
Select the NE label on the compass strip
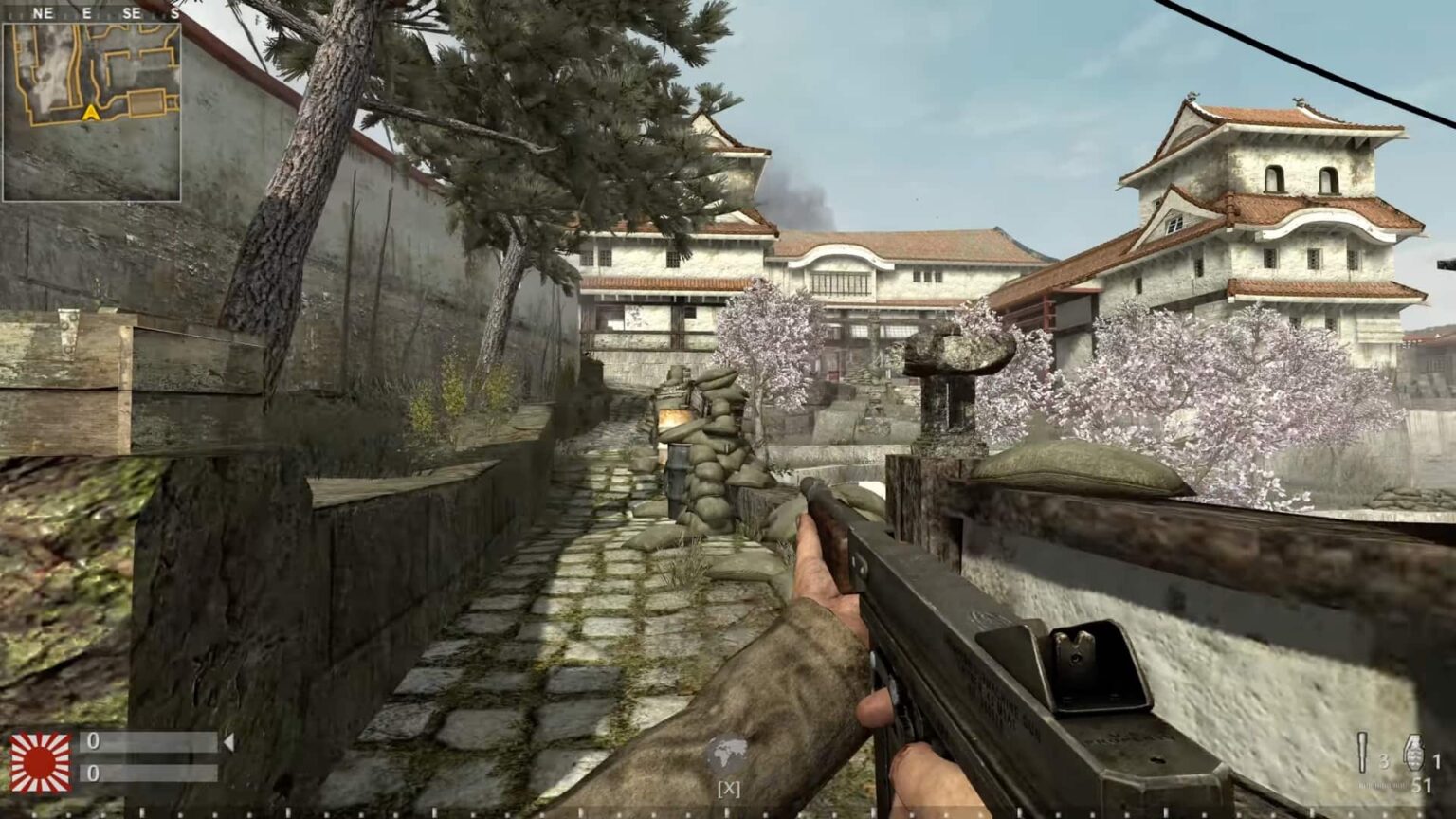coord(45,14)
